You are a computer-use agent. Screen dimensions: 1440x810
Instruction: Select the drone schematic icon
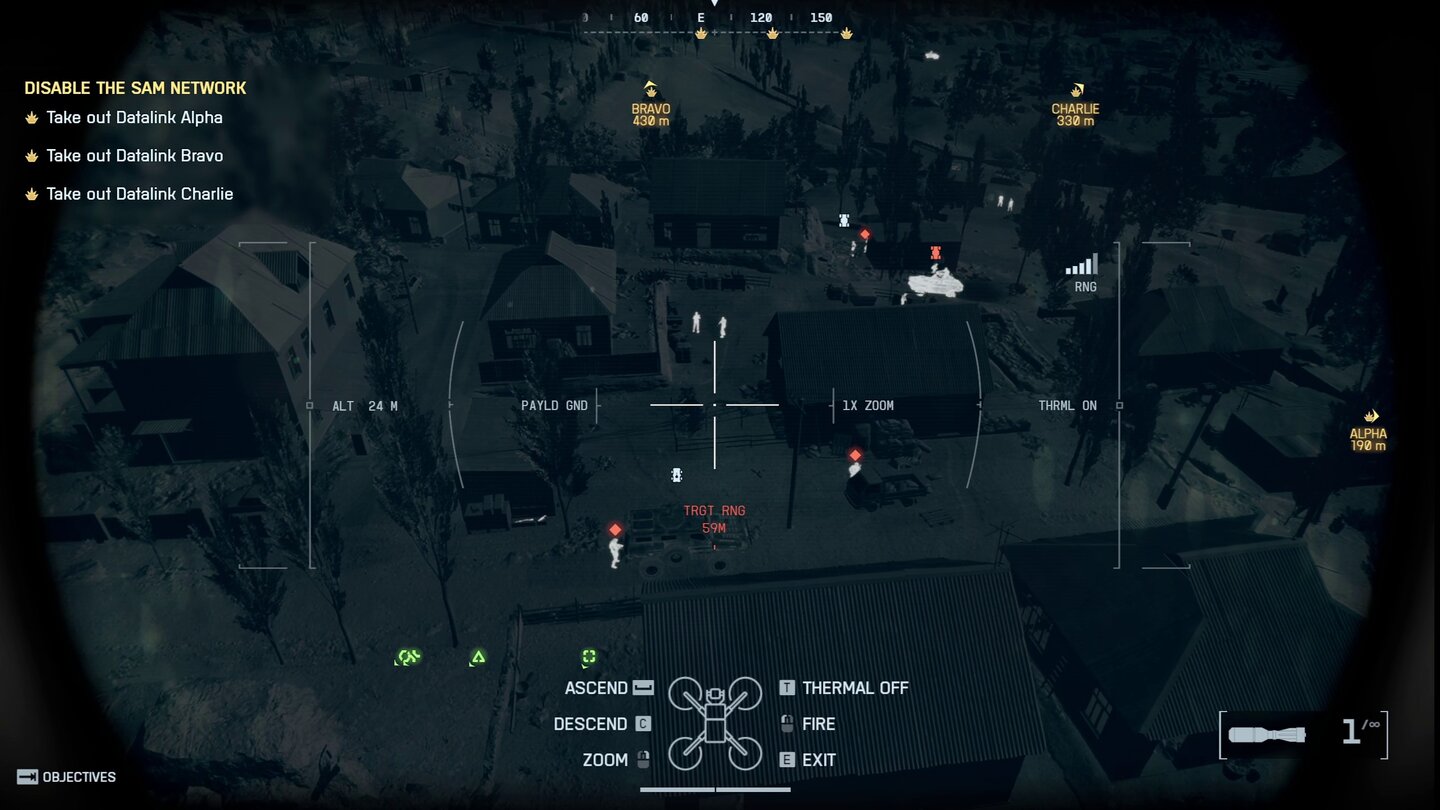tap(714, 721)
